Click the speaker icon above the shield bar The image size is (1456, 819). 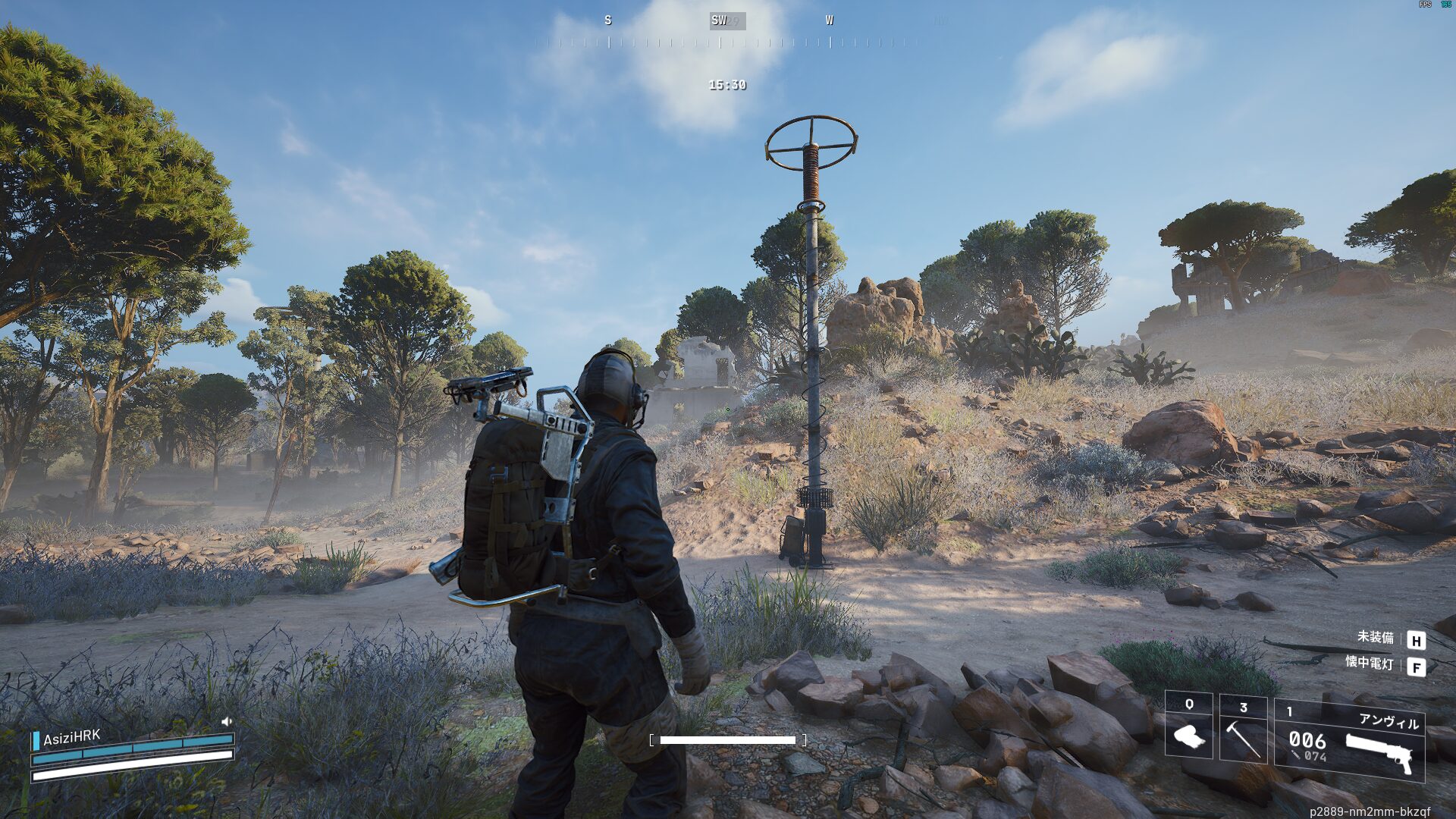[226, 721]
